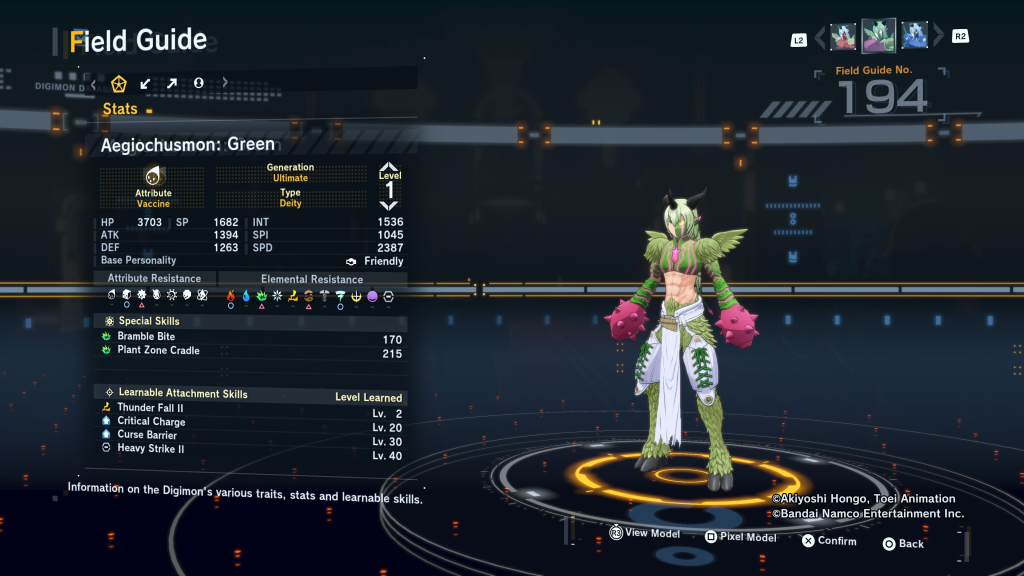
Task: Select the red Aegiochusmon thumbnail
Action: [844, 37]
